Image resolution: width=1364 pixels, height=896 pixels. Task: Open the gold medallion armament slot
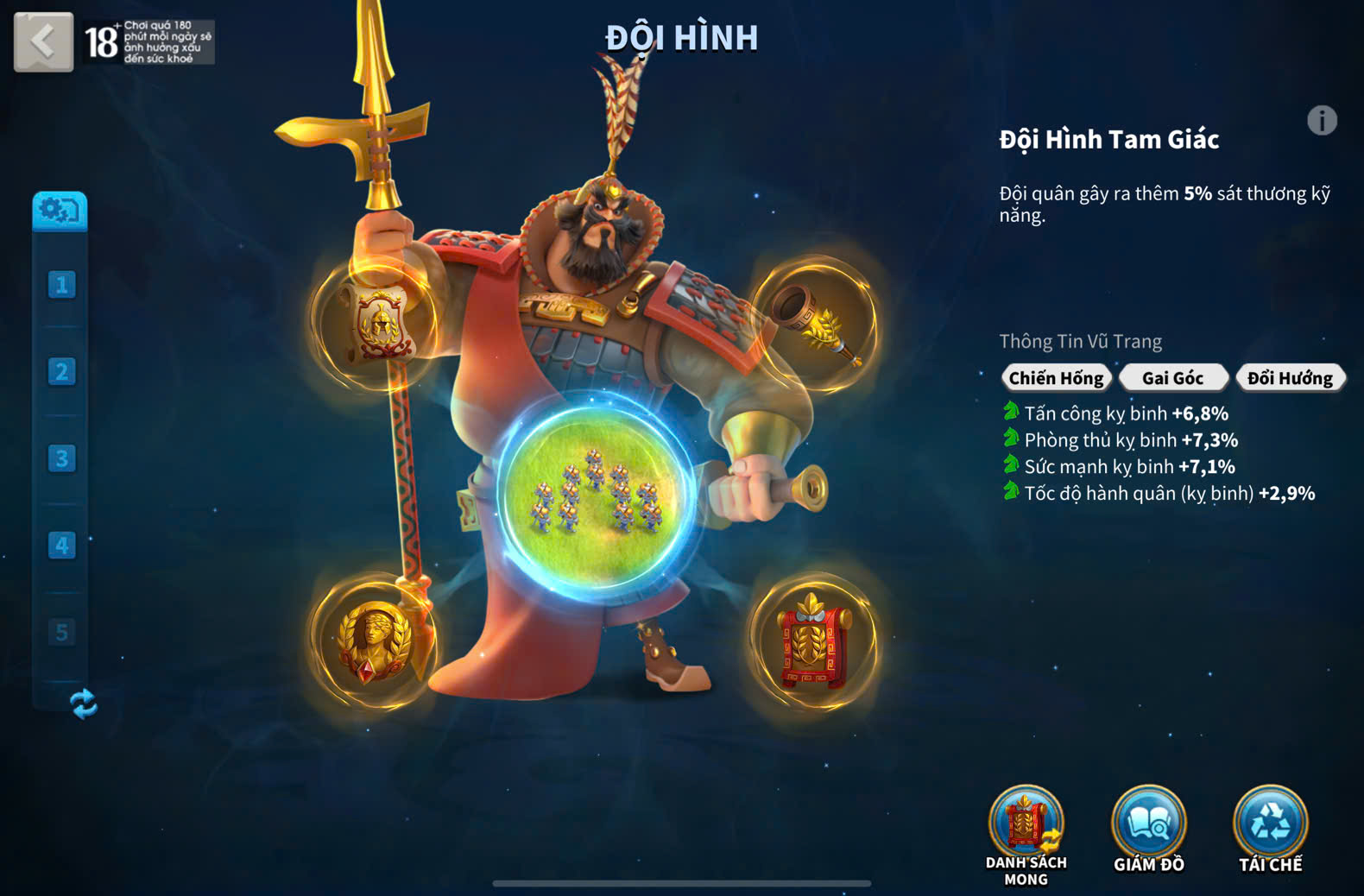pyautogui.click(x=374, y=640)
